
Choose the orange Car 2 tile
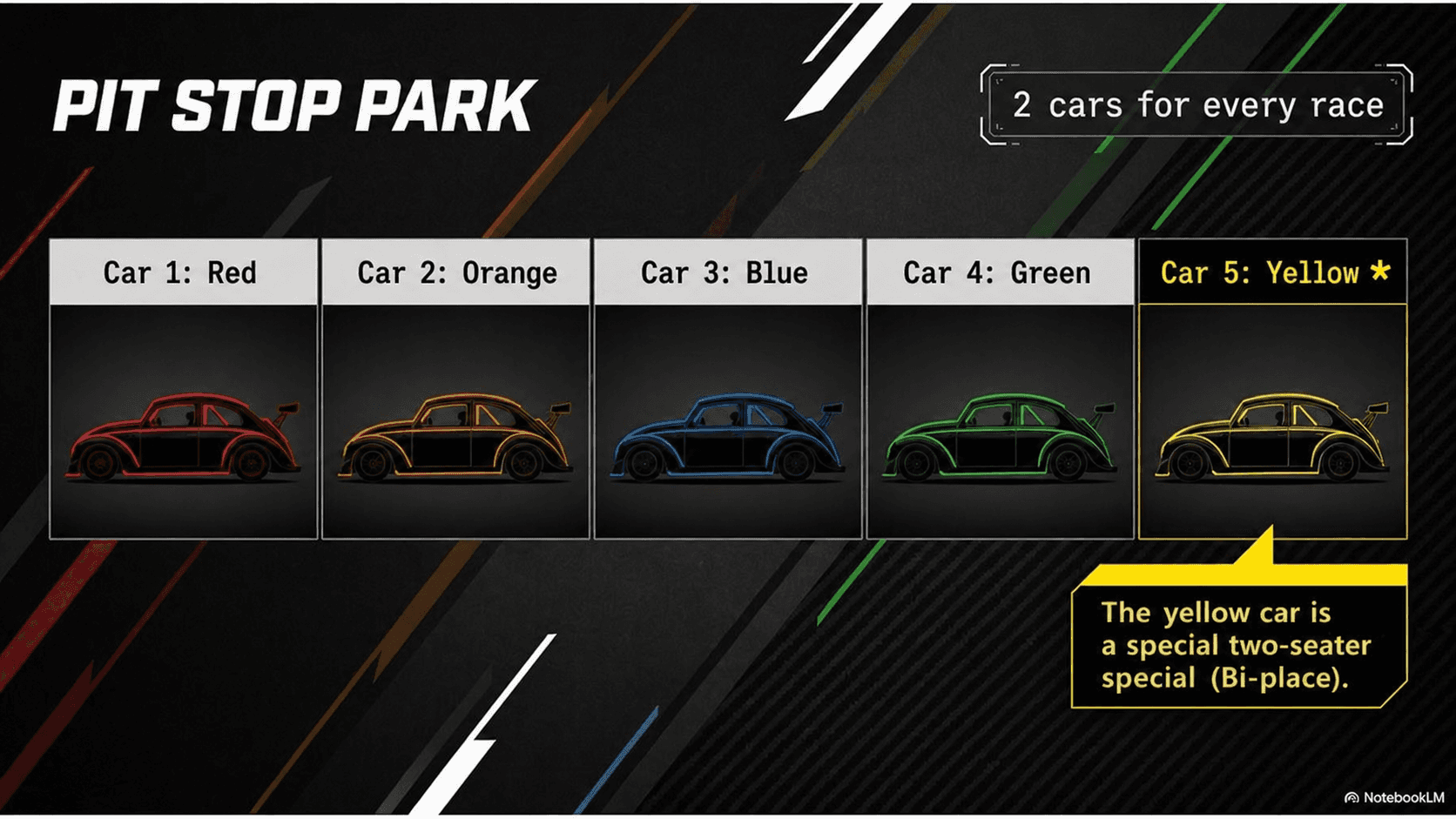tap(455, 389)
